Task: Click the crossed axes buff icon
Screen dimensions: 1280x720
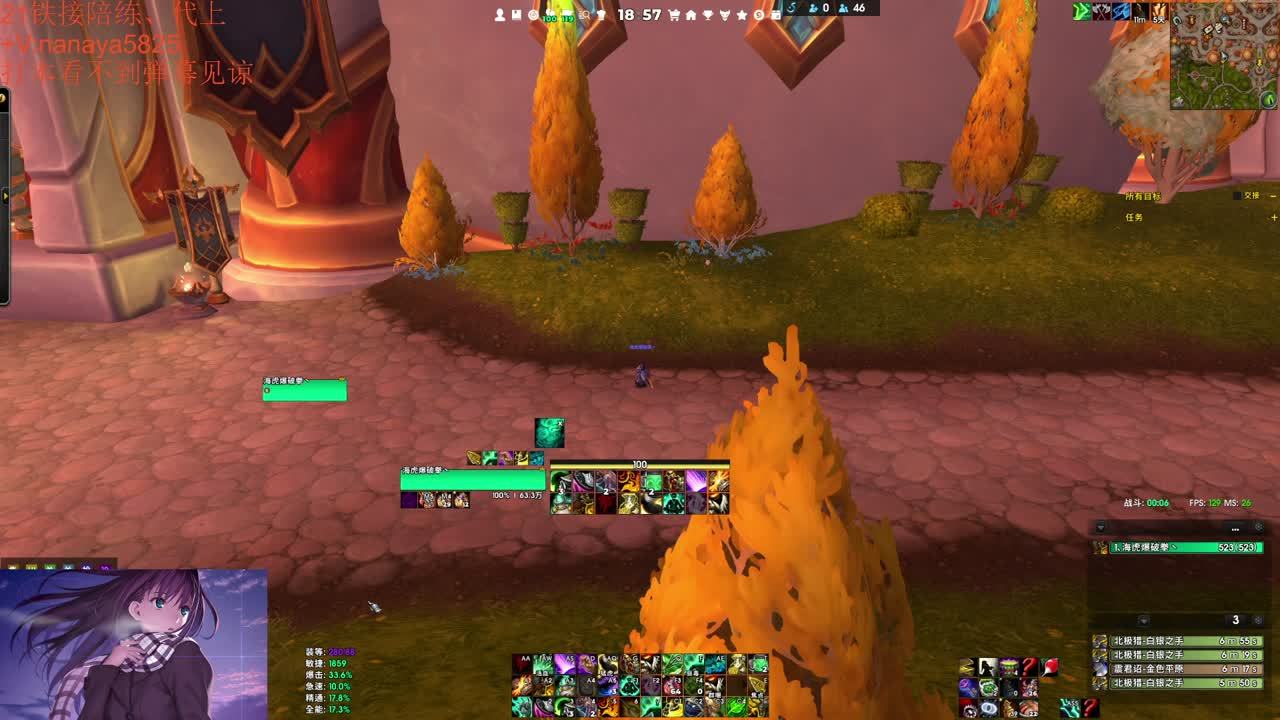Action: pos(1101,11)
